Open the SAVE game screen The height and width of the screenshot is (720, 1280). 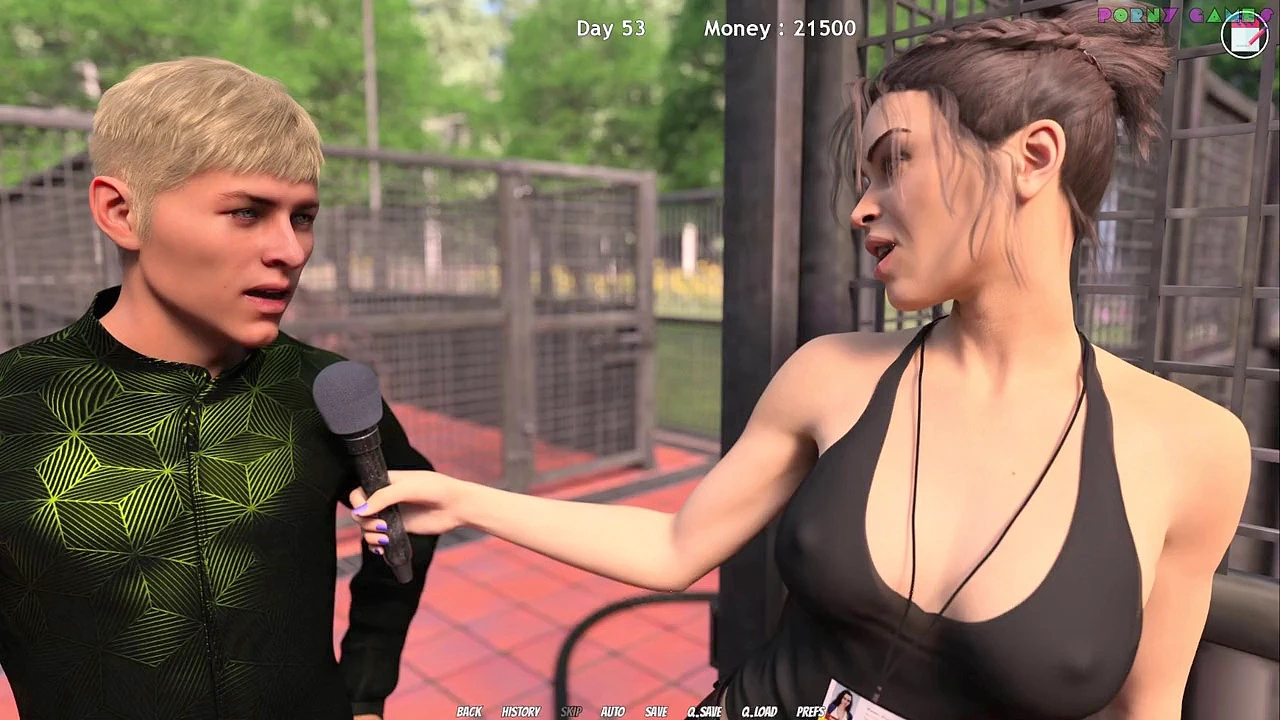coord(656,712)
